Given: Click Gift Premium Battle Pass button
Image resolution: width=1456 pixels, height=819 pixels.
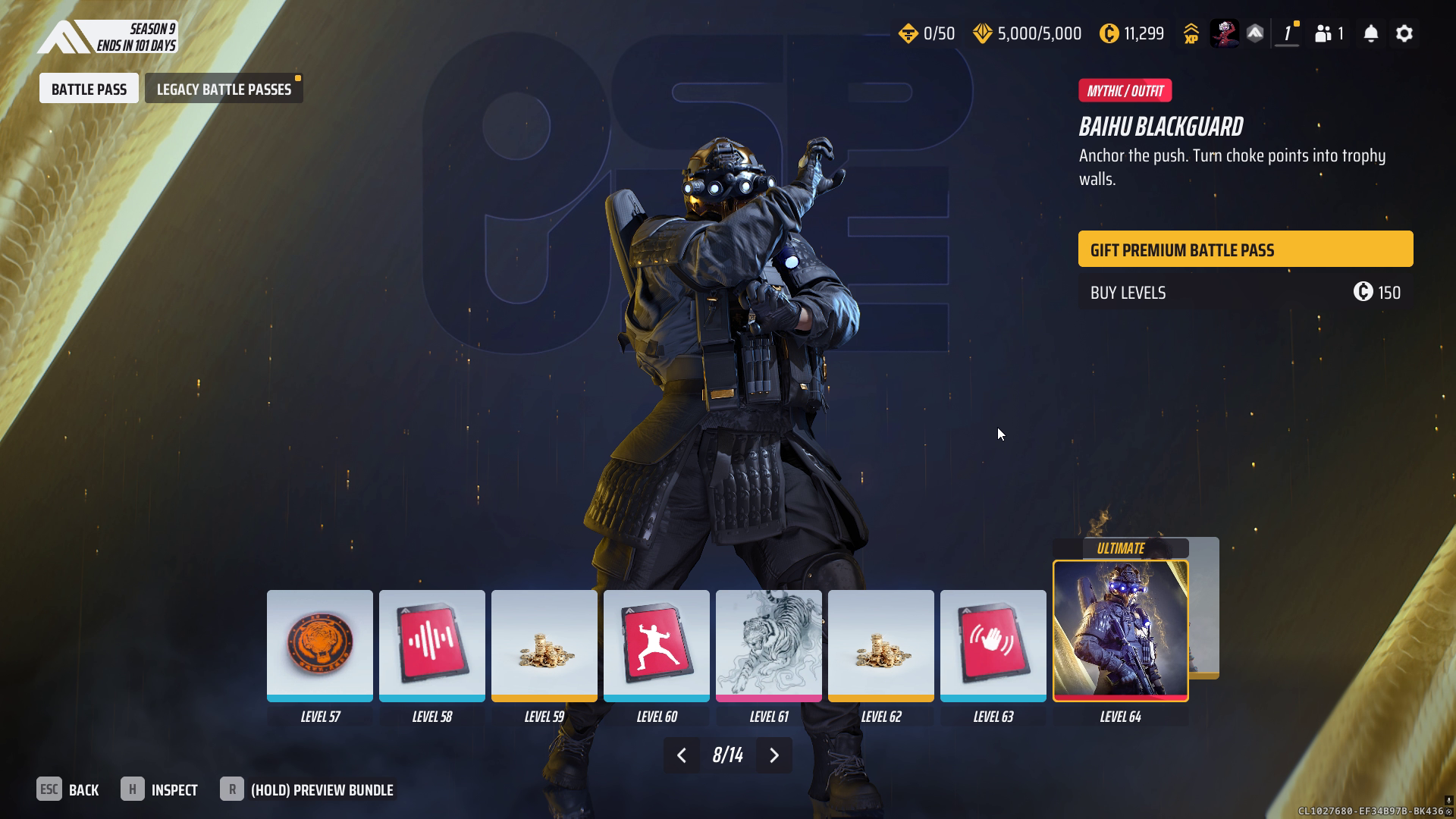Looking at the screenshot, I should pyautogui.click(x=1245, y=249).
